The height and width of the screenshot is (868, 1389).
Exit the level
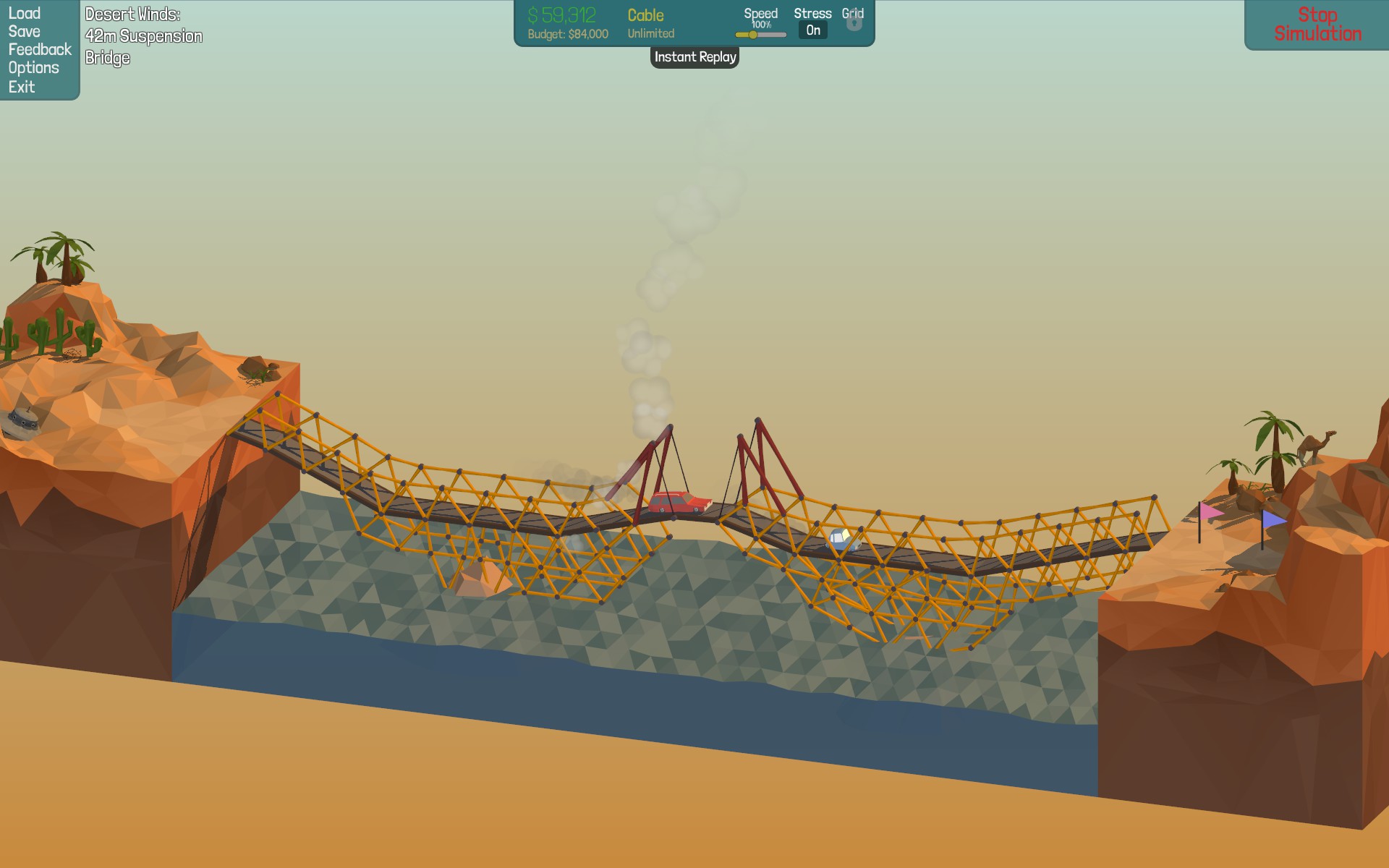(x=22, y=87)
